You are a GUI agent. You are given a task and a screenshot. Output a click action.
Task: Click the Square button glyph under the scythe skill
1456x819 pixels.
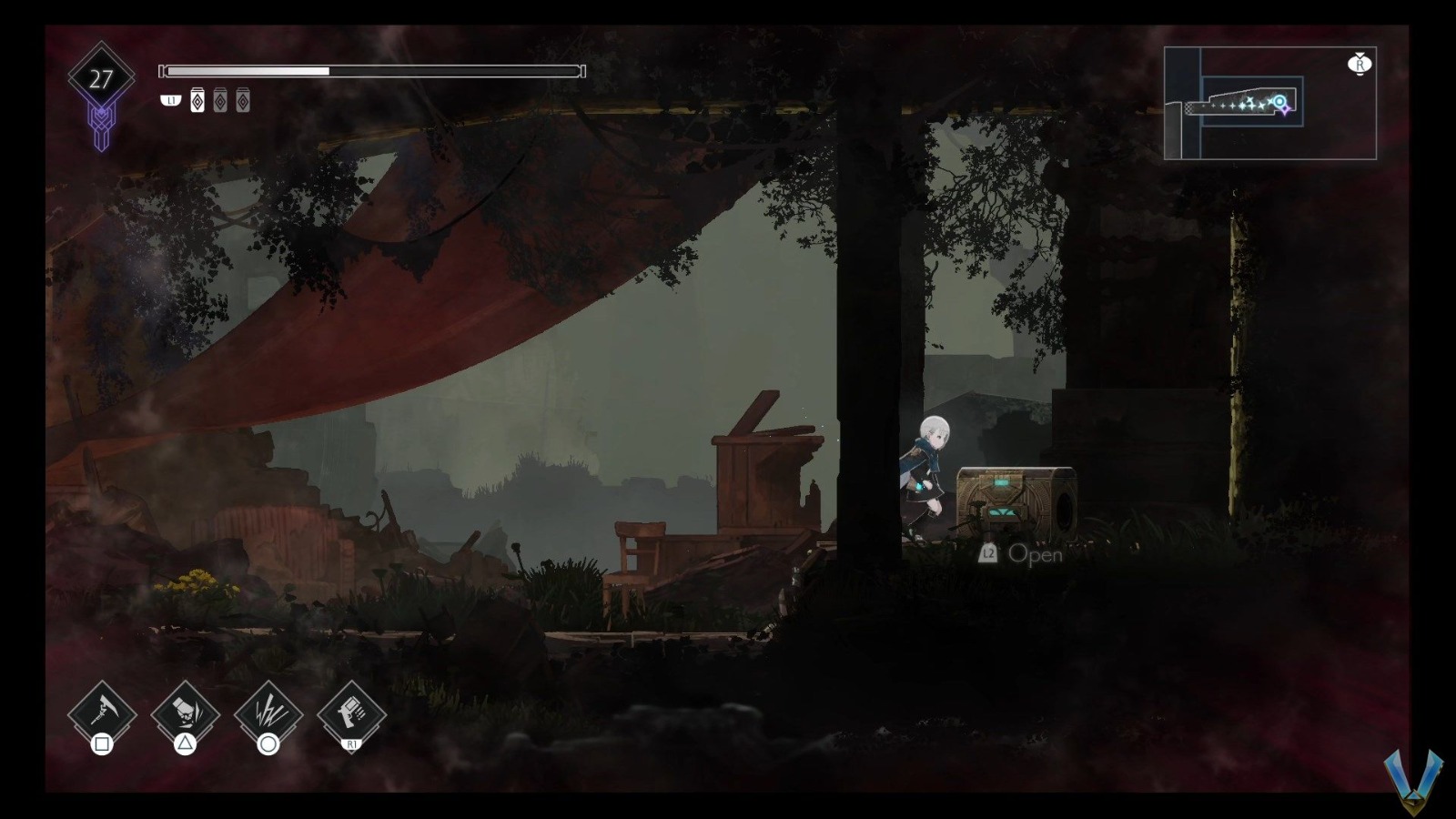103,744
